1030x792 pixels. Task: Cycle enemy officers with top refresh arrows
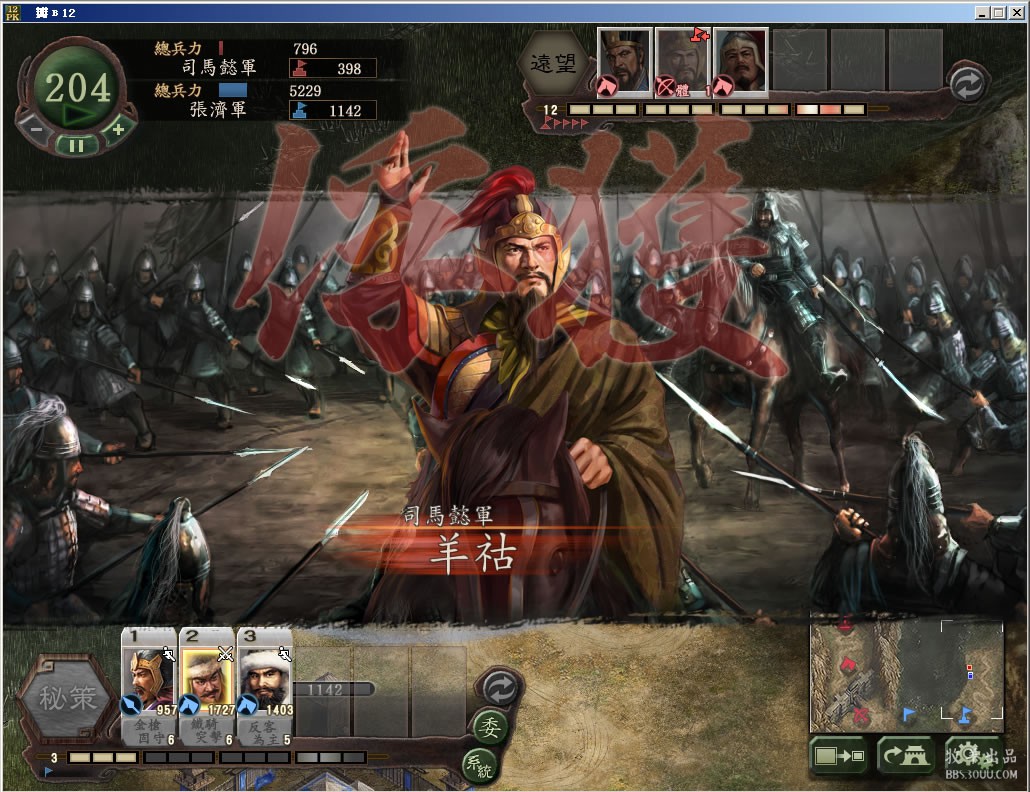(x=966, y=84)
